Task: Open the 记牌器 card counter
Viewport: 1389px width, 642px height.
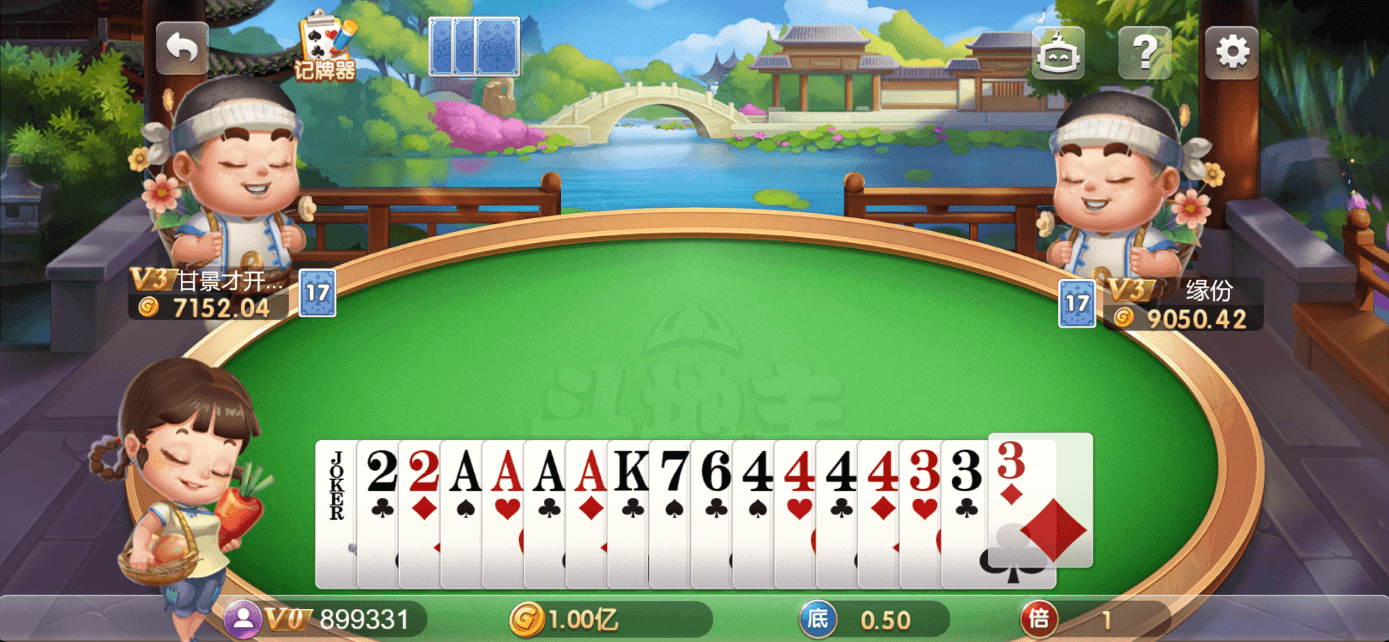Action: tap(325, 47)
